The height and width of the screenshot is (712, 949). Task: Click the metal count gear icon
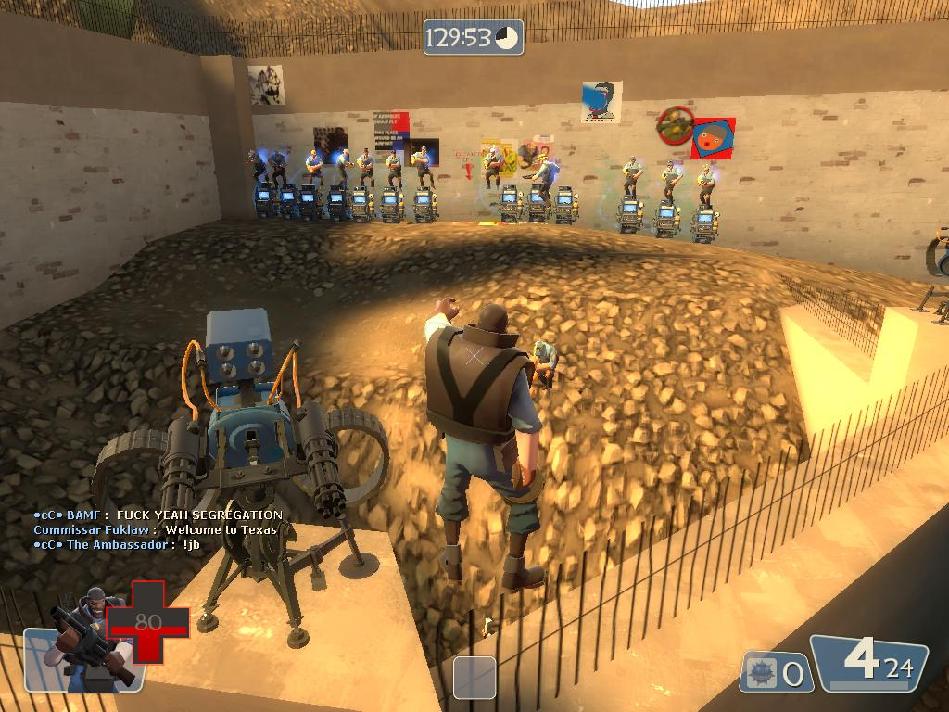point(761,673)
